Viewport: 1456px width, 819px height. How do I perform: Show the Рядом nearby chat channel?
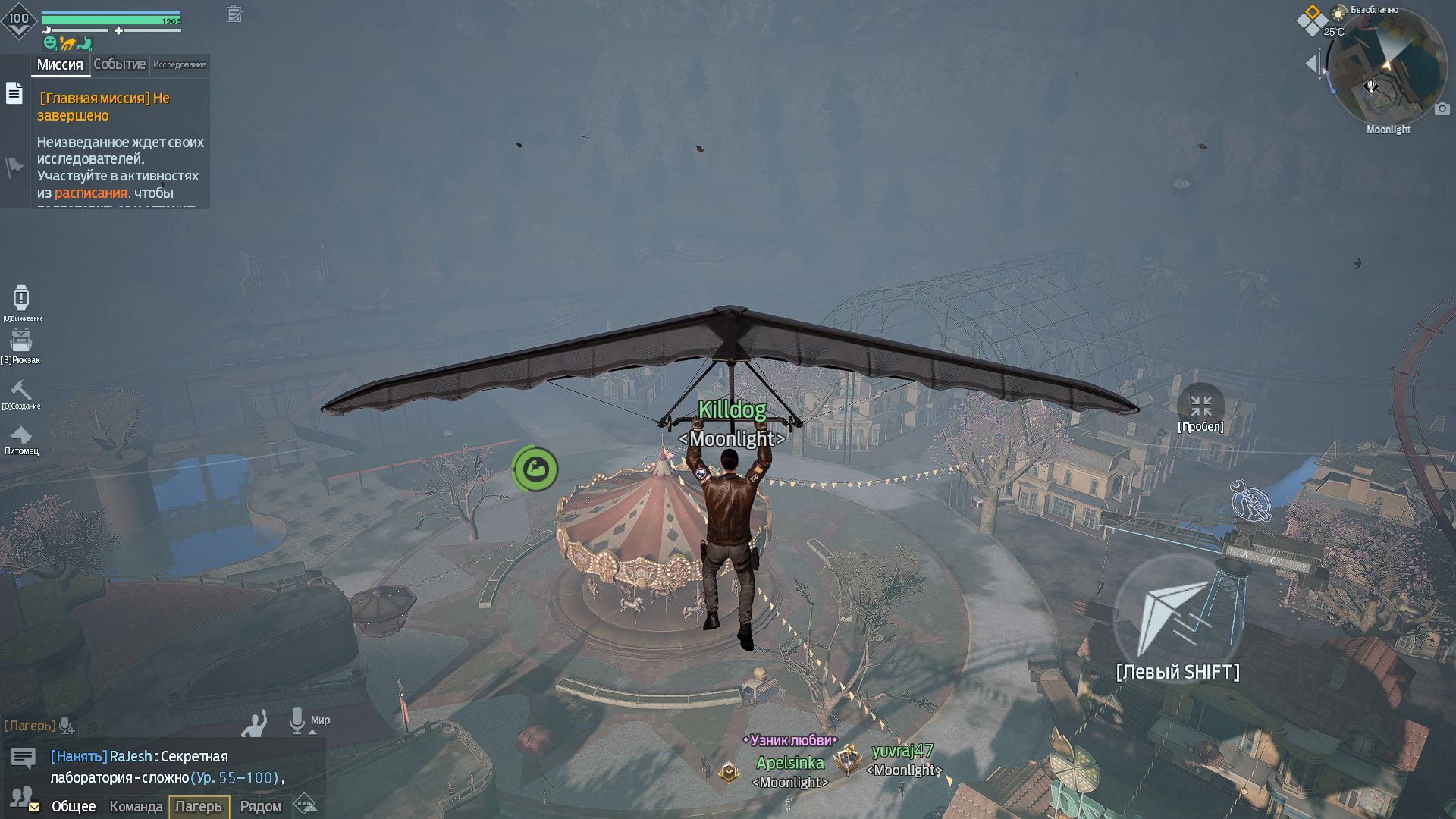pos(260,806)
